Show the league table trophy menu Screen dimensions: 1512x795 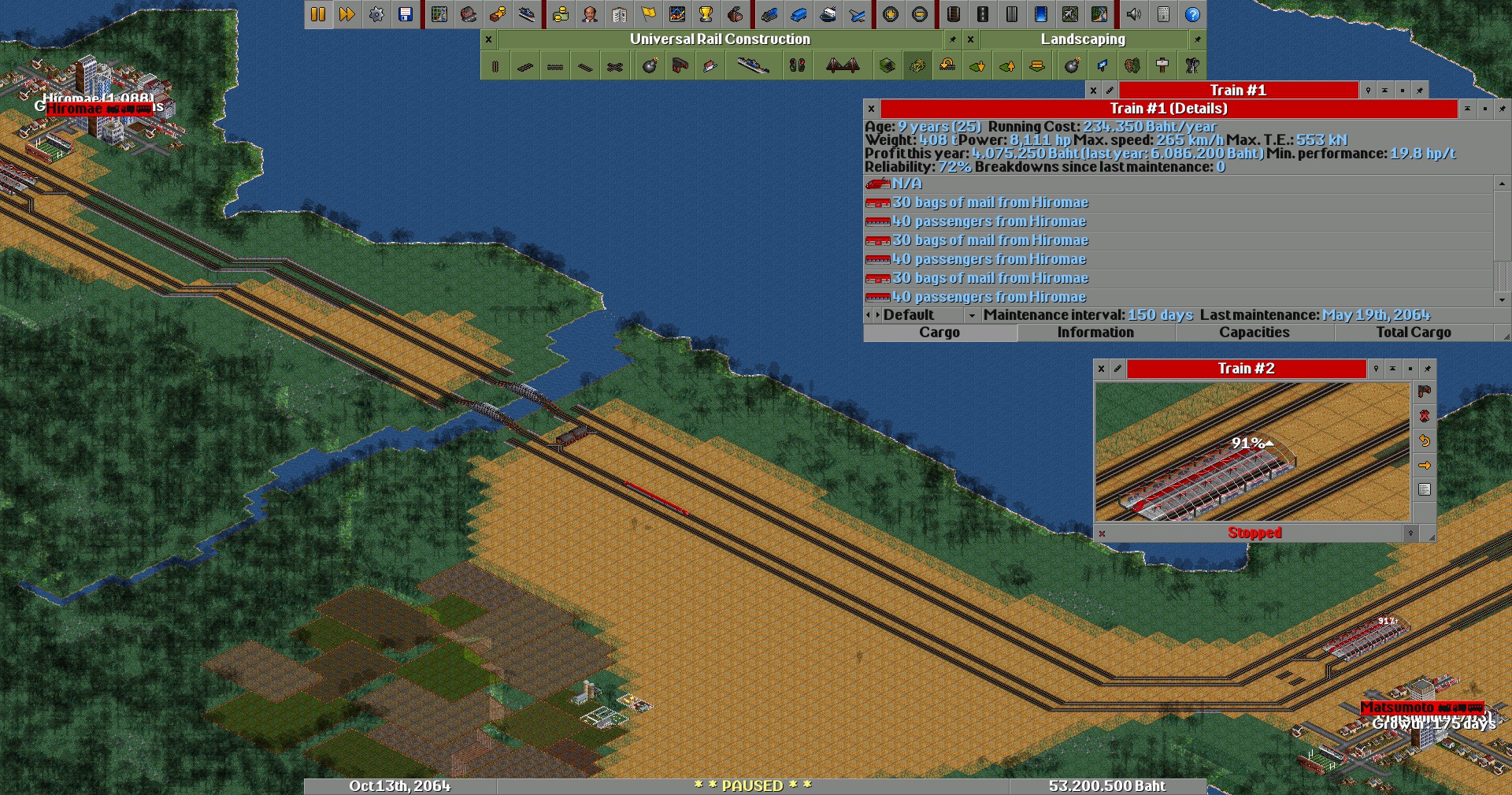point(706,14)
